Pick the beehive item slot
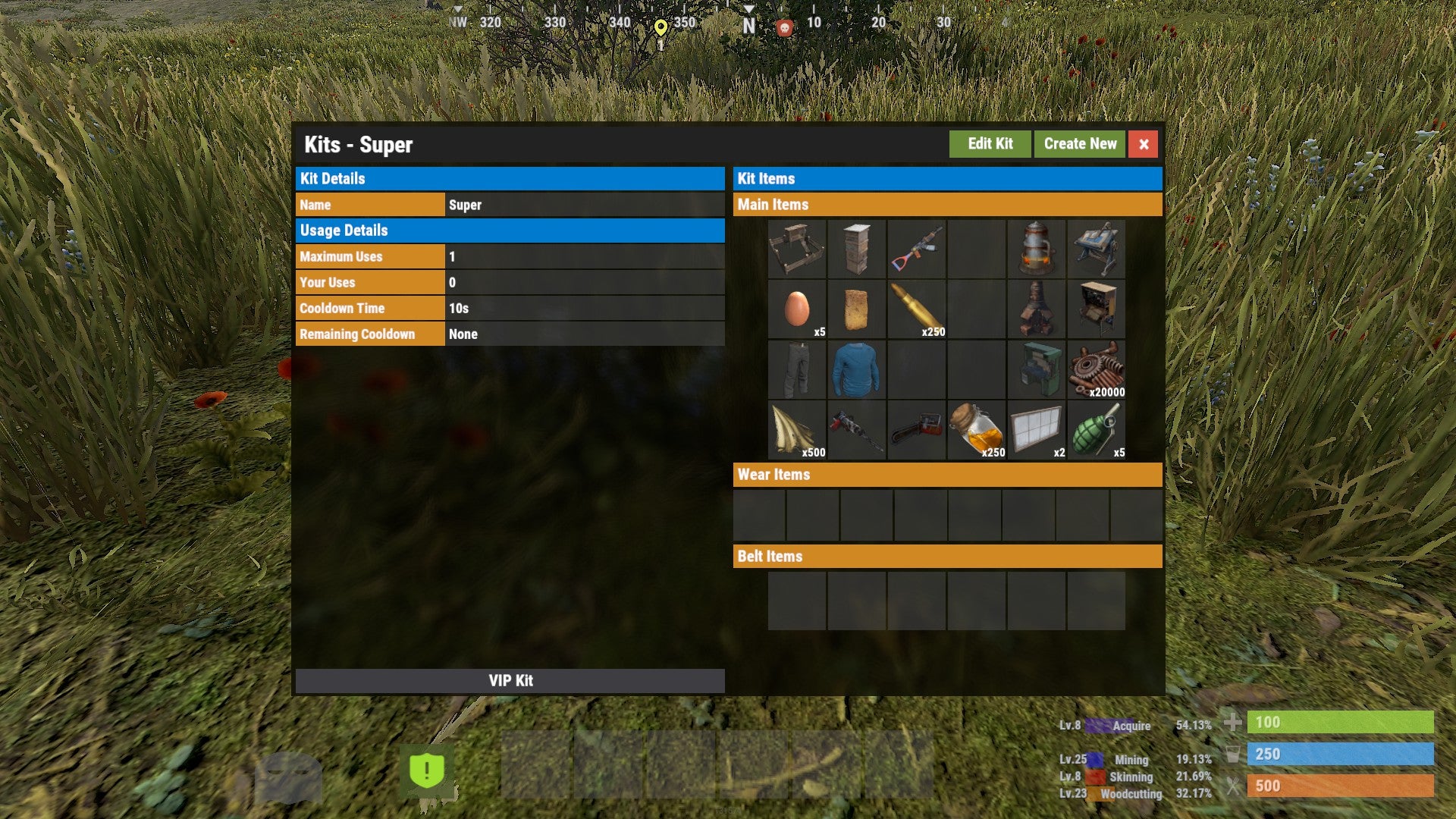 click(856, 249)
